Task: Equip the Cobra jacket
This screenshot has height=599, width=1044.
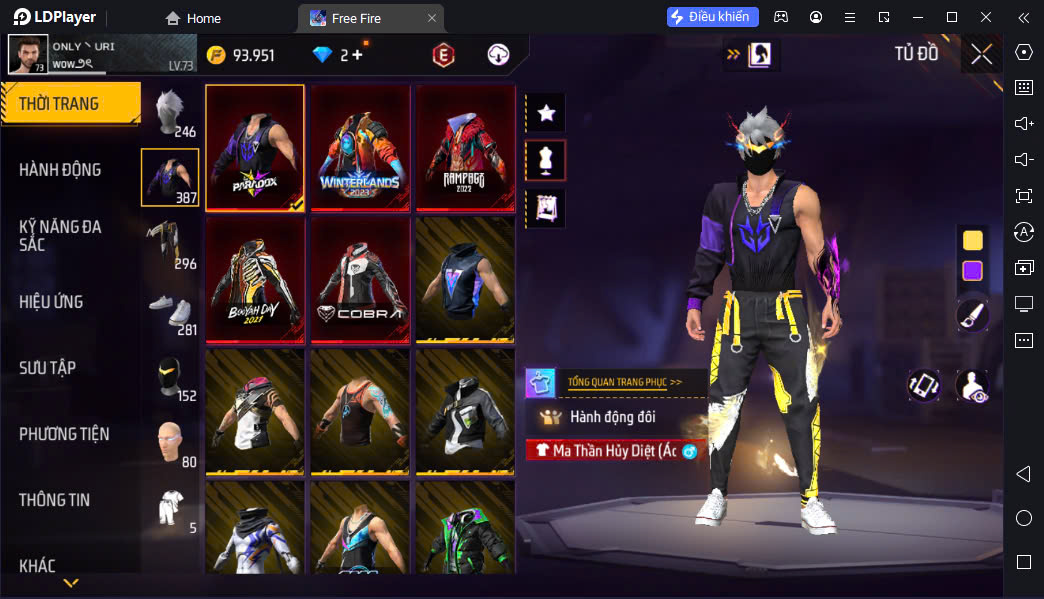Action: tap(360, 279)
